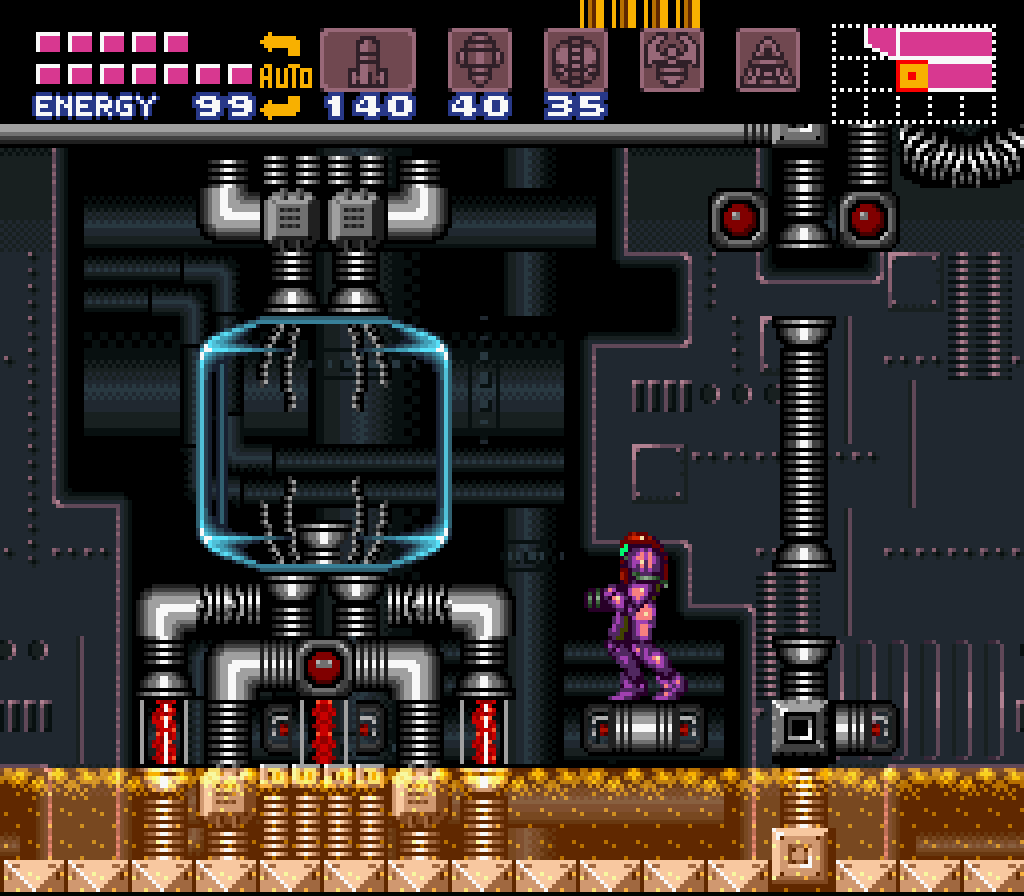Switch to the X-ray scope icon
1024x896 pixels.
pos(767,60)
